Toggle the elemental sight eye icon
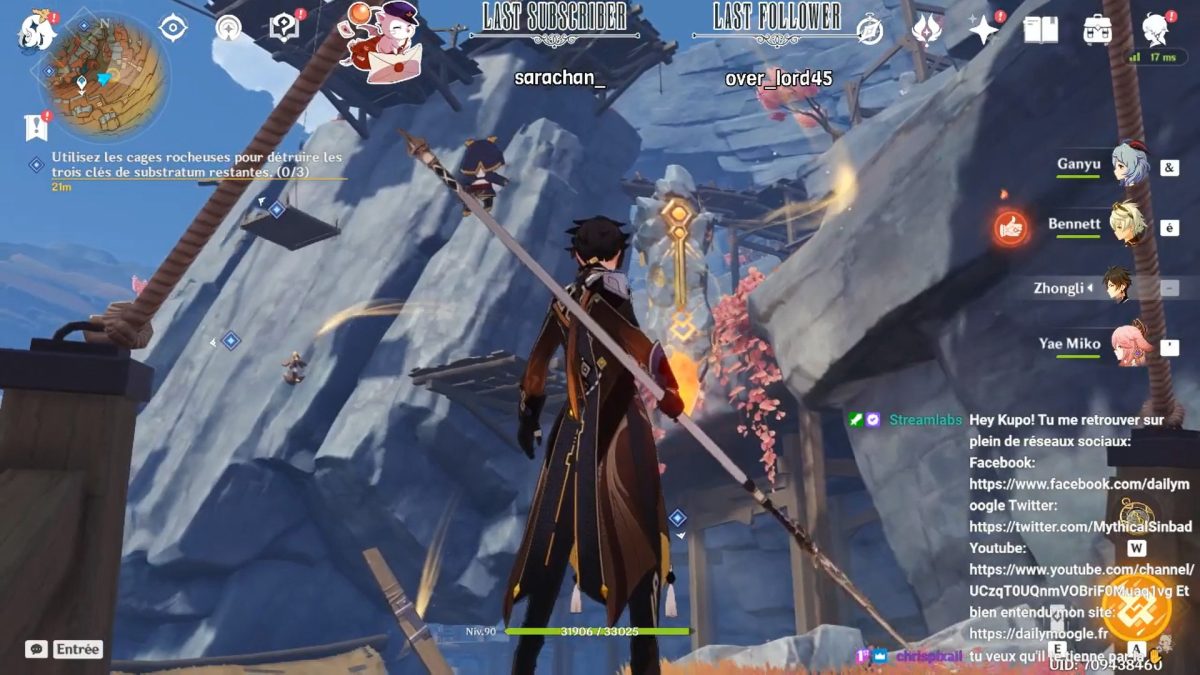Screen dimensions: 1200x675 point(173,28)
